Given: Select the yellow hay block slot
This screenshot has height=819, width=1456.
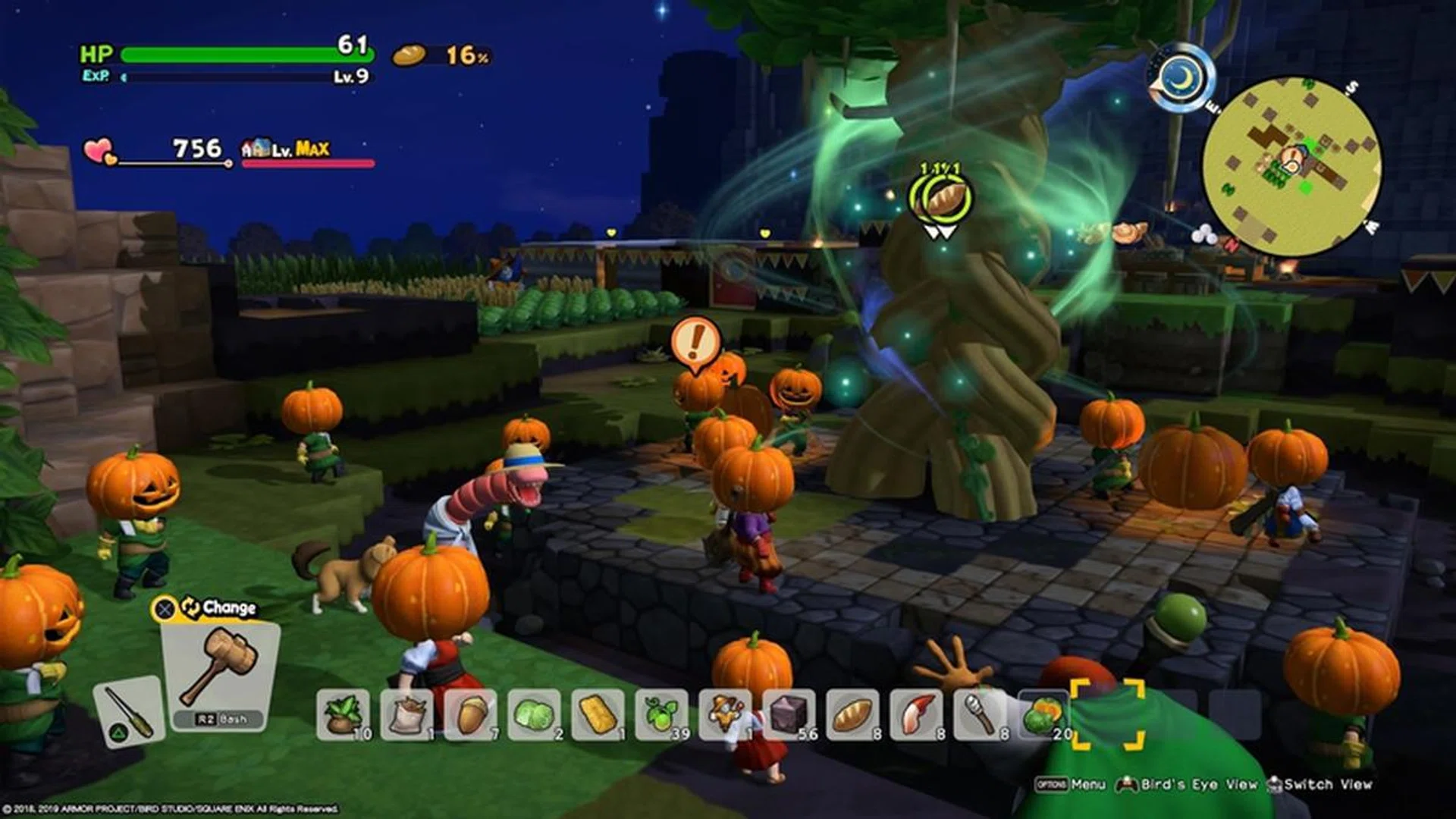Looking at the screenshot, I should point(598,715).
